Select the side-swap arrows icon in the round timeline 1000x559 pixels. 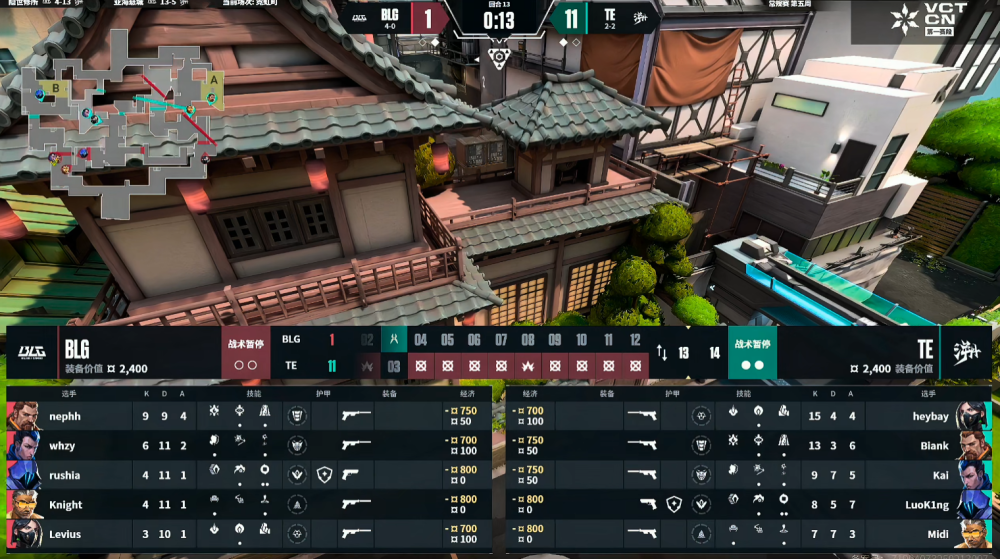pos(661,352)
